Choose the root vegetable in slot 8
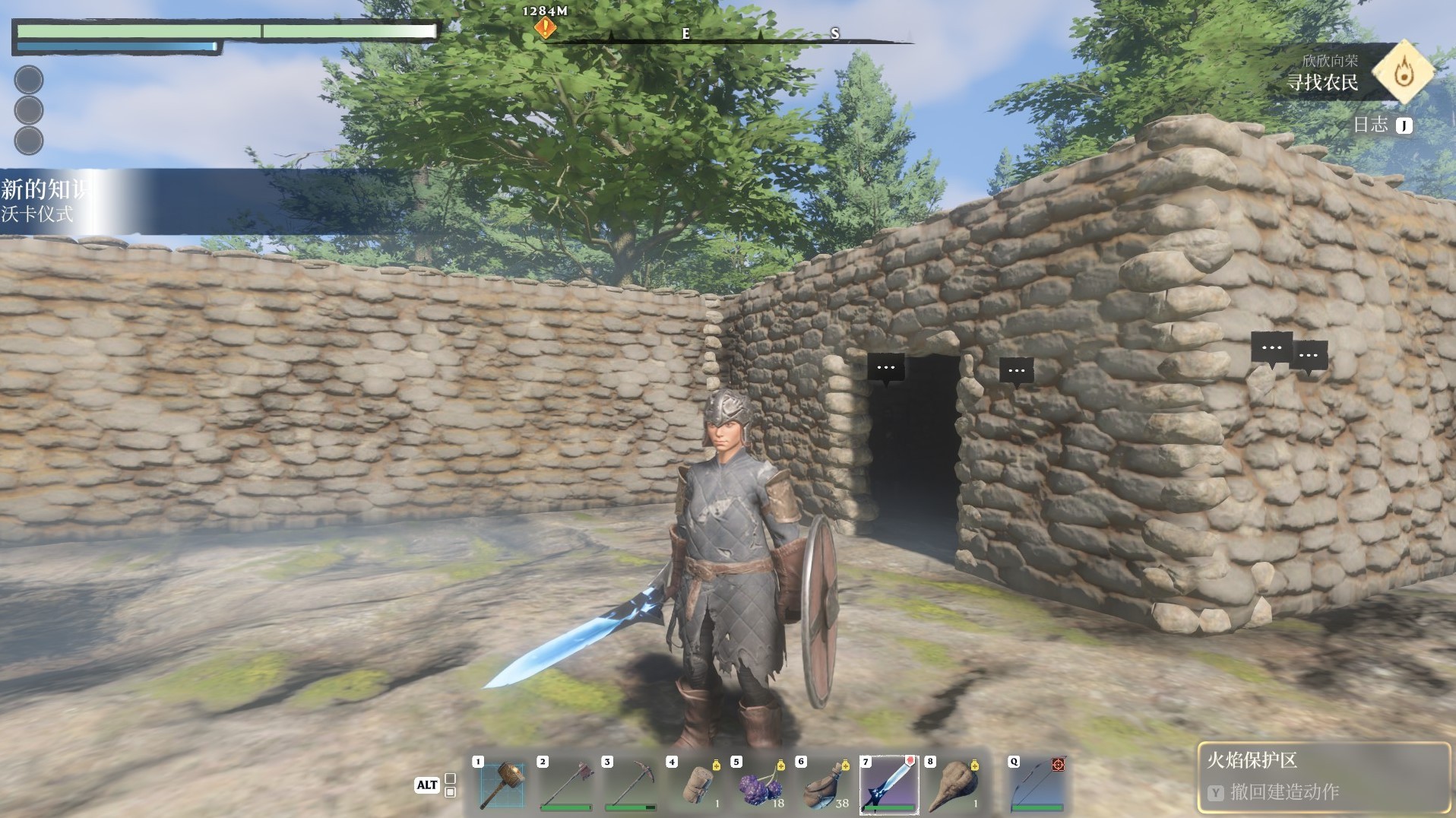Screen dimensions: 1456x818 [954, 786]
